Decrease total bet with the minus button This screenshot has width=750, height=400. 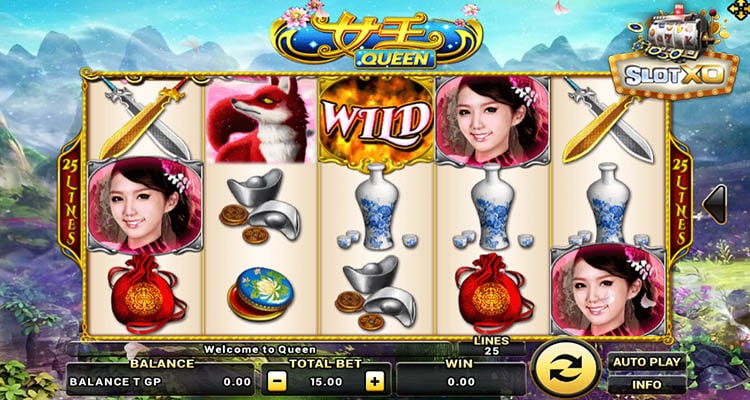click(x=276, y=381)
